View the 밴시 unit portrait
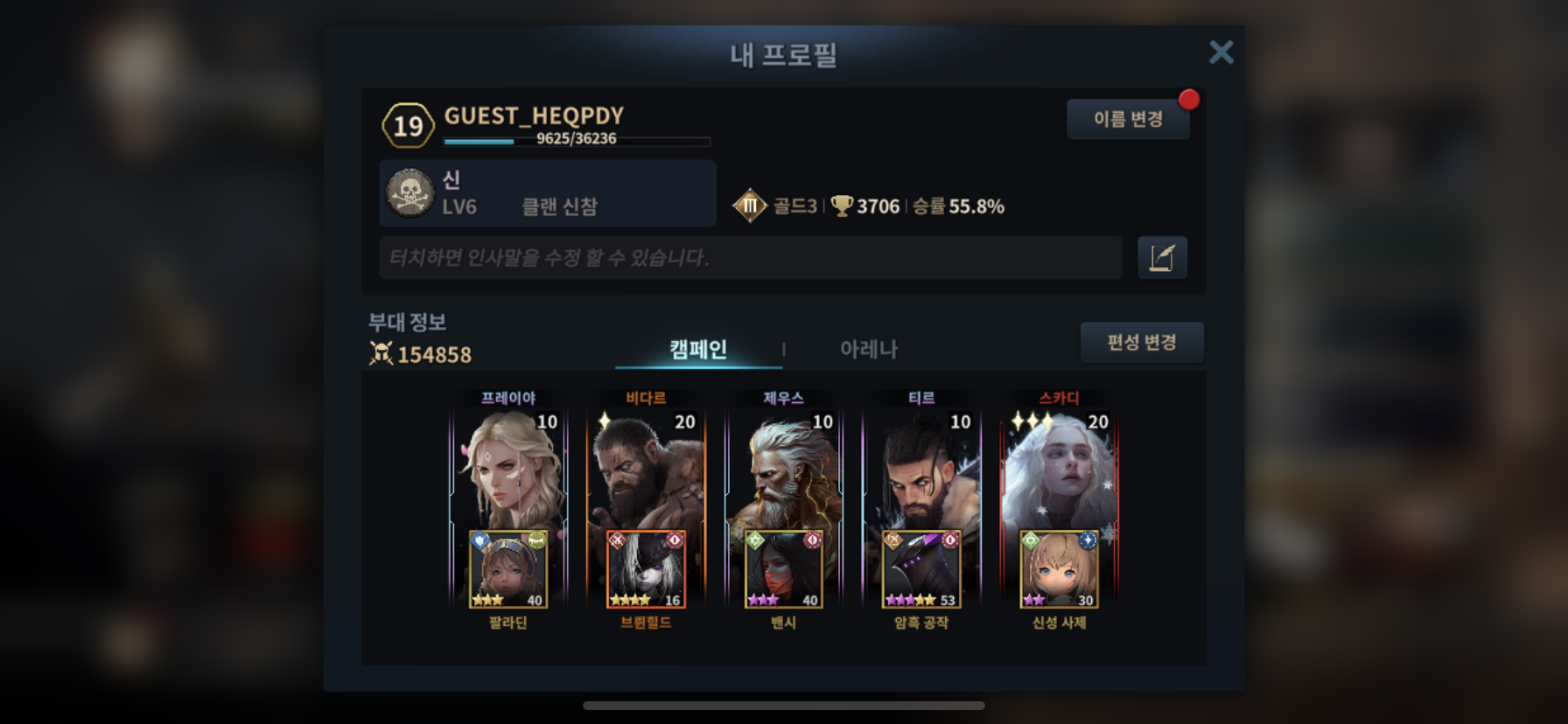The width and height of the screenshot is (1568, 724). pyautogui.click(x=783, y=570)
